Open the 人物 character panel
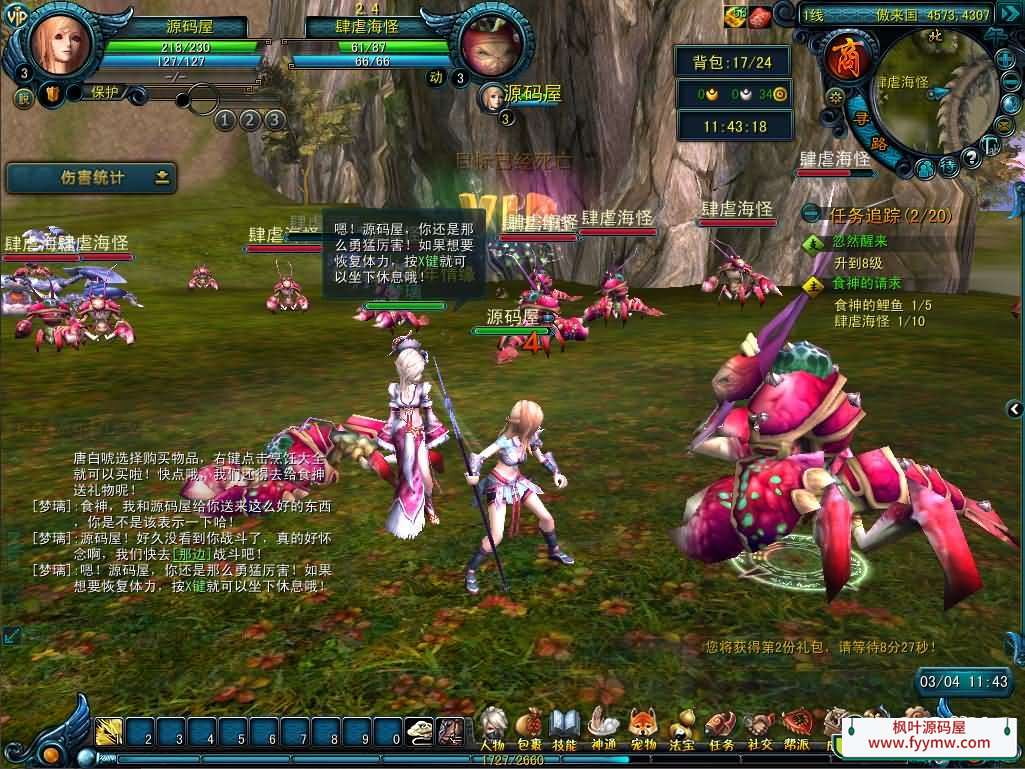 492,725
